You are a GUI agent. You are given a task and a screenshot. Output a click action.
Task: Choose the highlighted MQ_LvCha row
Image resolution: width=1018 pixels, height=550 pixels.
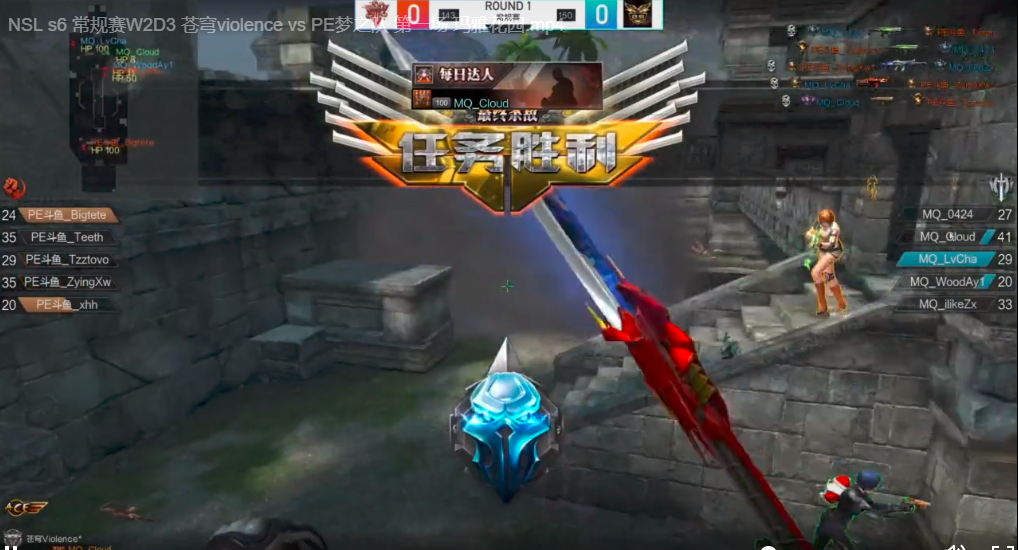pyautogui.click(x=948, y=260)
